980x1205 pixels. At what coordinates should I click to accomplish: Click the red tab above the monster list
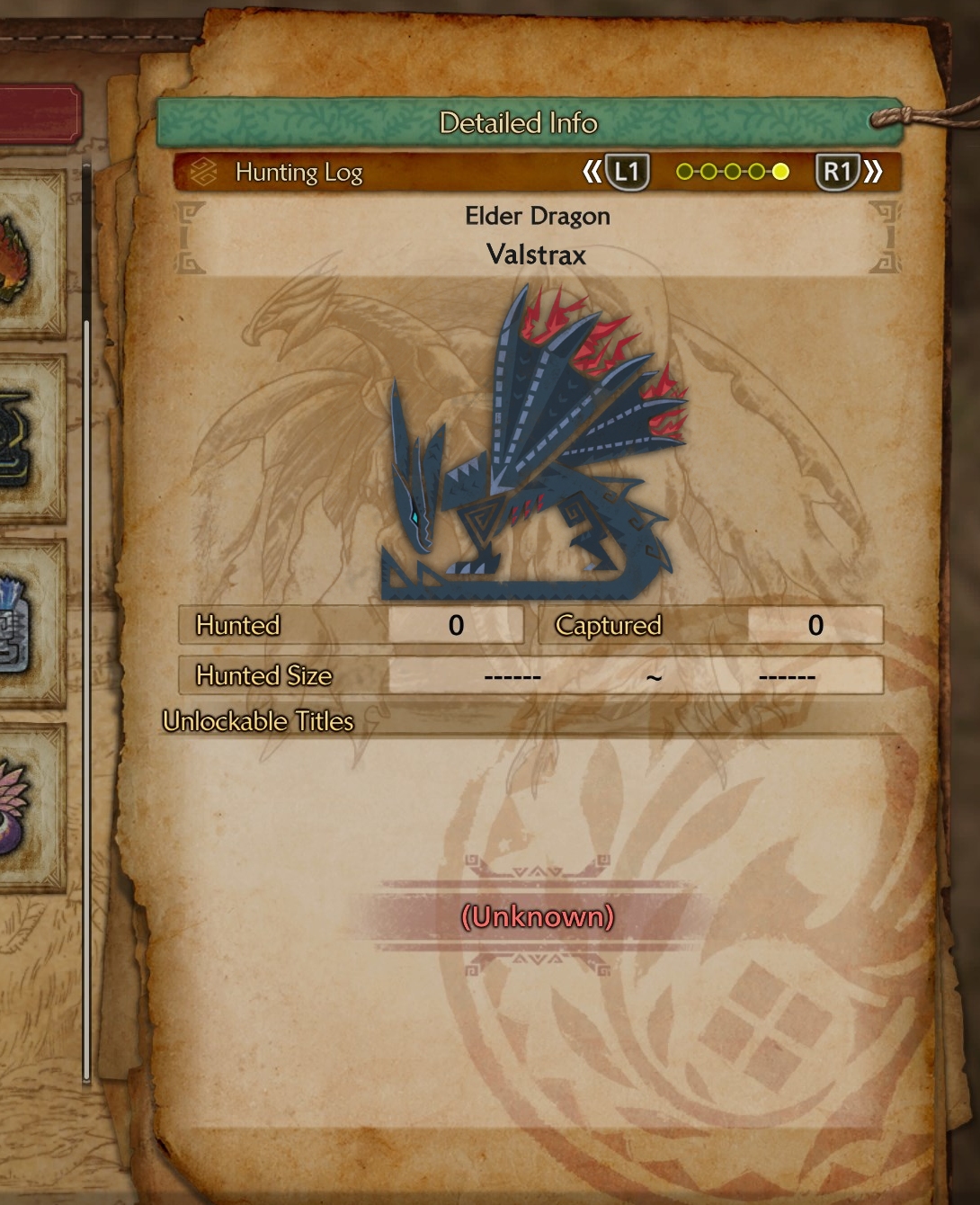click(x=40, y=114)
